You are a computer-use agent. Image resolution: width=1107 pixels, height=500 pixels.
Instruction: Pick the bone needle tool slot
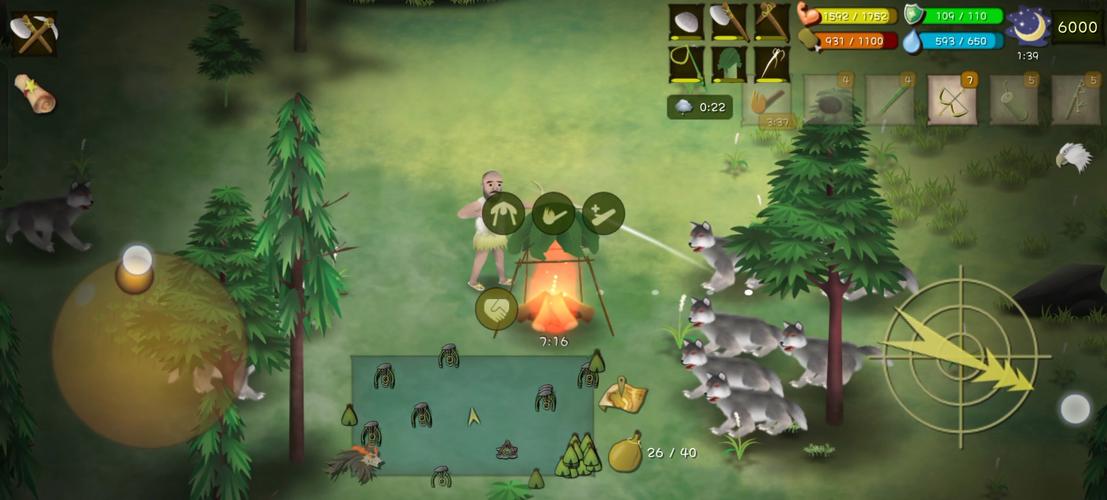(771, 65)
